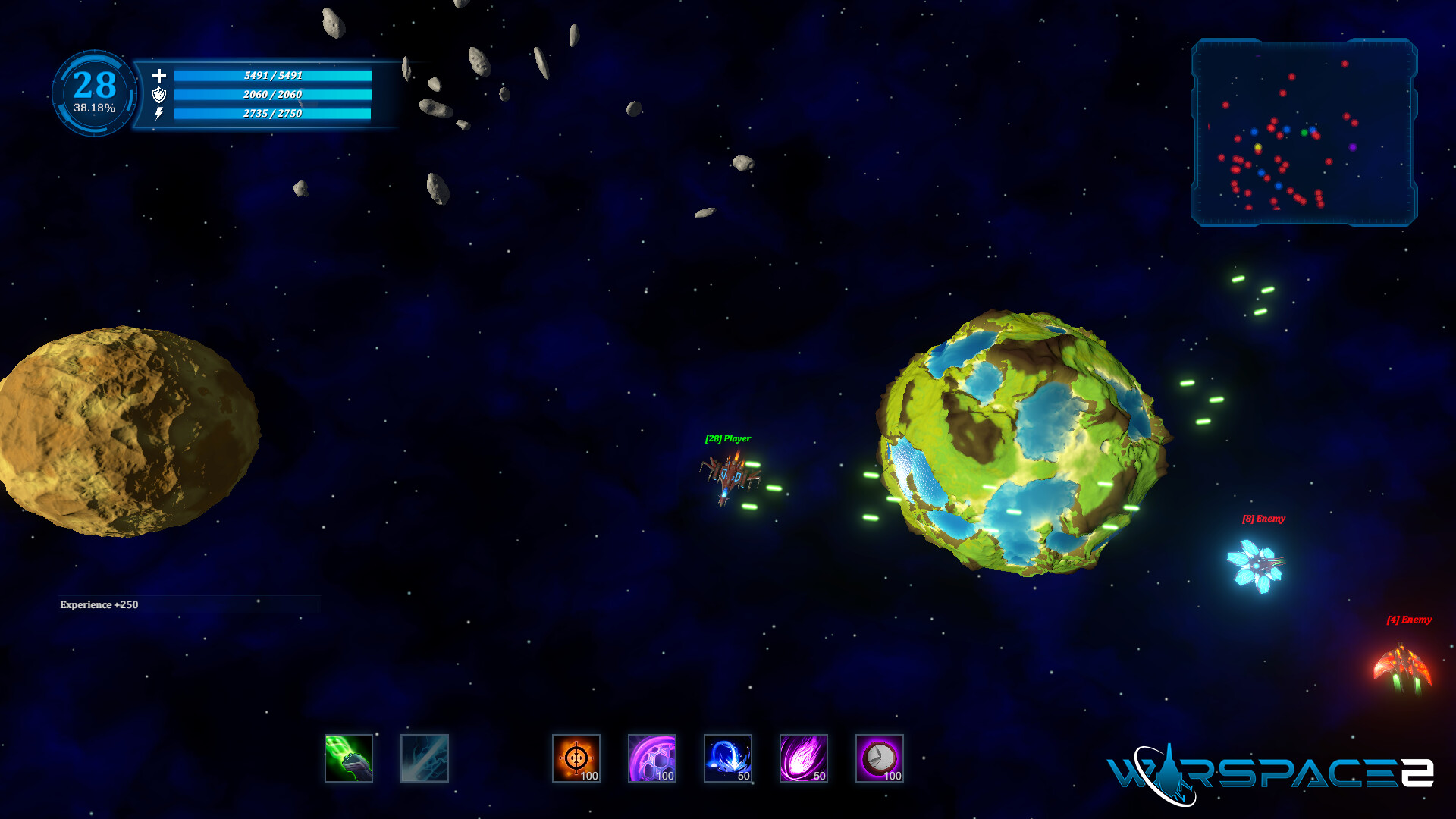The height and width of the screenshot is (819, 1456).
Task: Trigger the purple hexagon shield ability
Action: (653, 758)
